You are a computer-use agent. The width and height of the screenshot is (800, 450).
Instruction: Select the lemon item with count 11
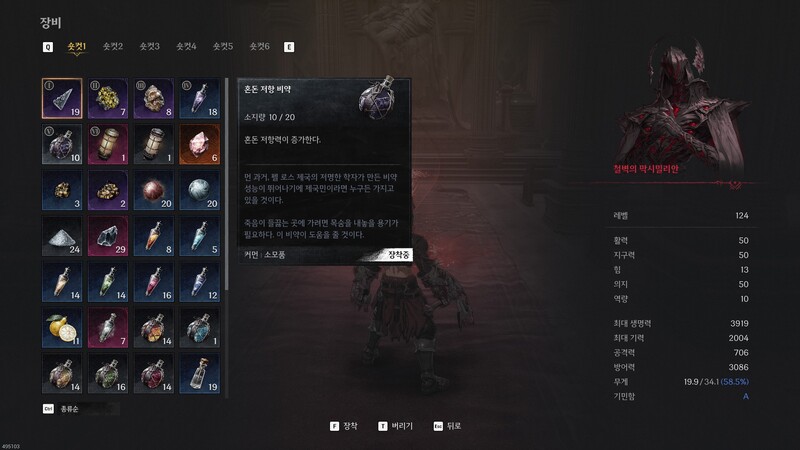coord(62,327)
